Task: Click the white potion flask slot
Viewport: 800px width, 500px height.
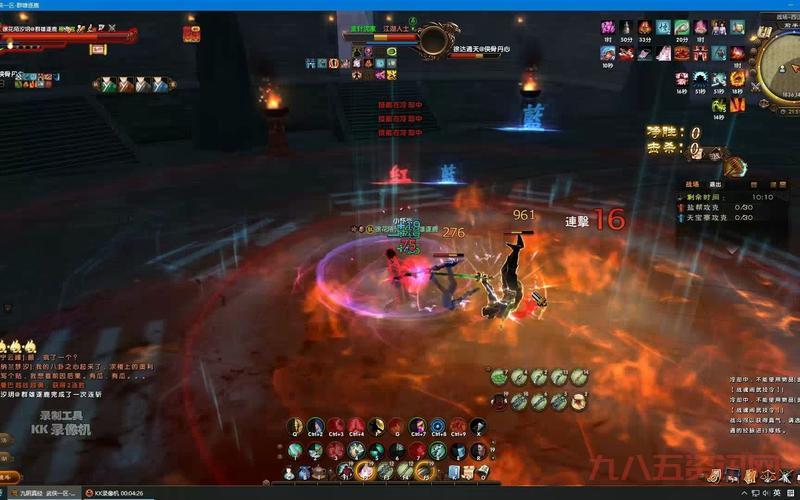Action: [x=289, y=472]
